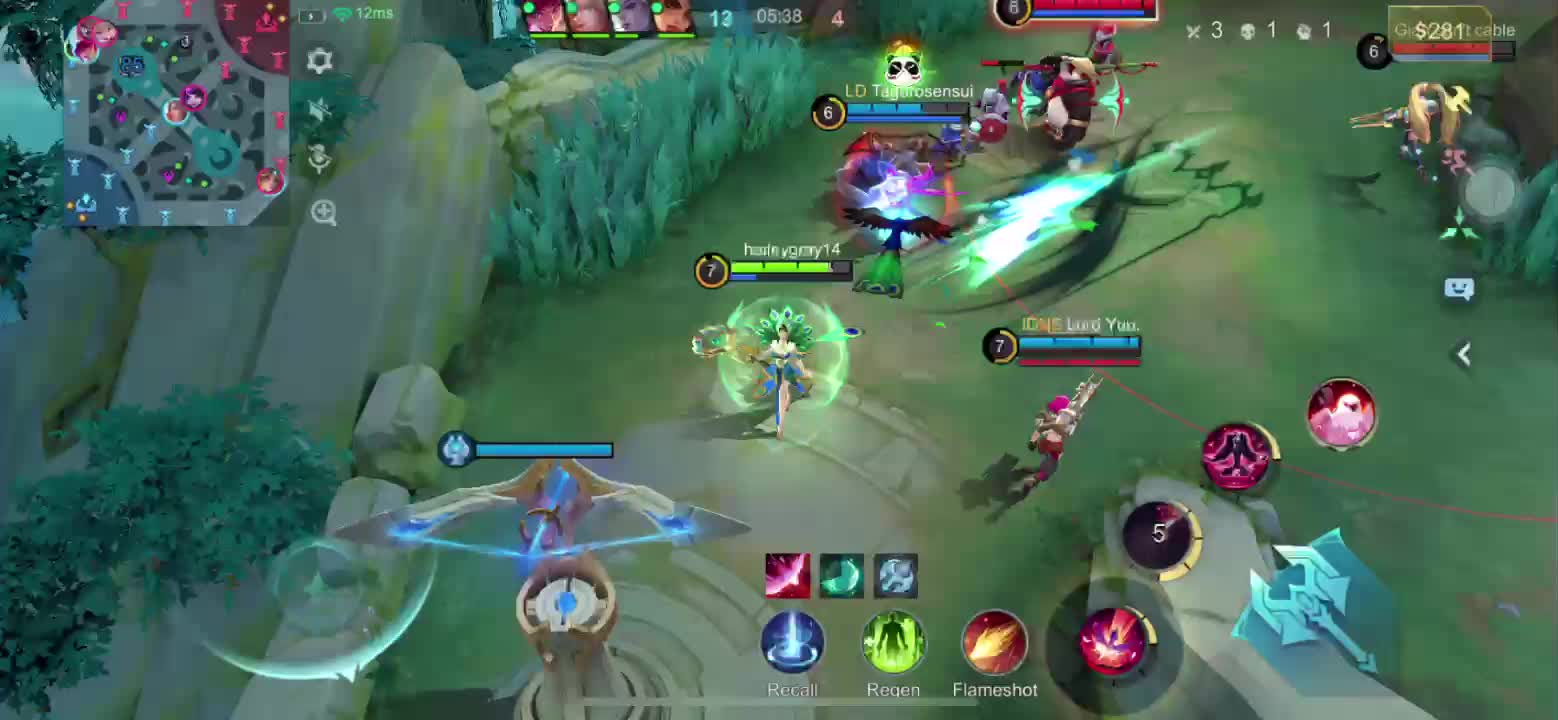Open the minimap
Screen dimensions: 1558x720
click(x=176, y=112)
